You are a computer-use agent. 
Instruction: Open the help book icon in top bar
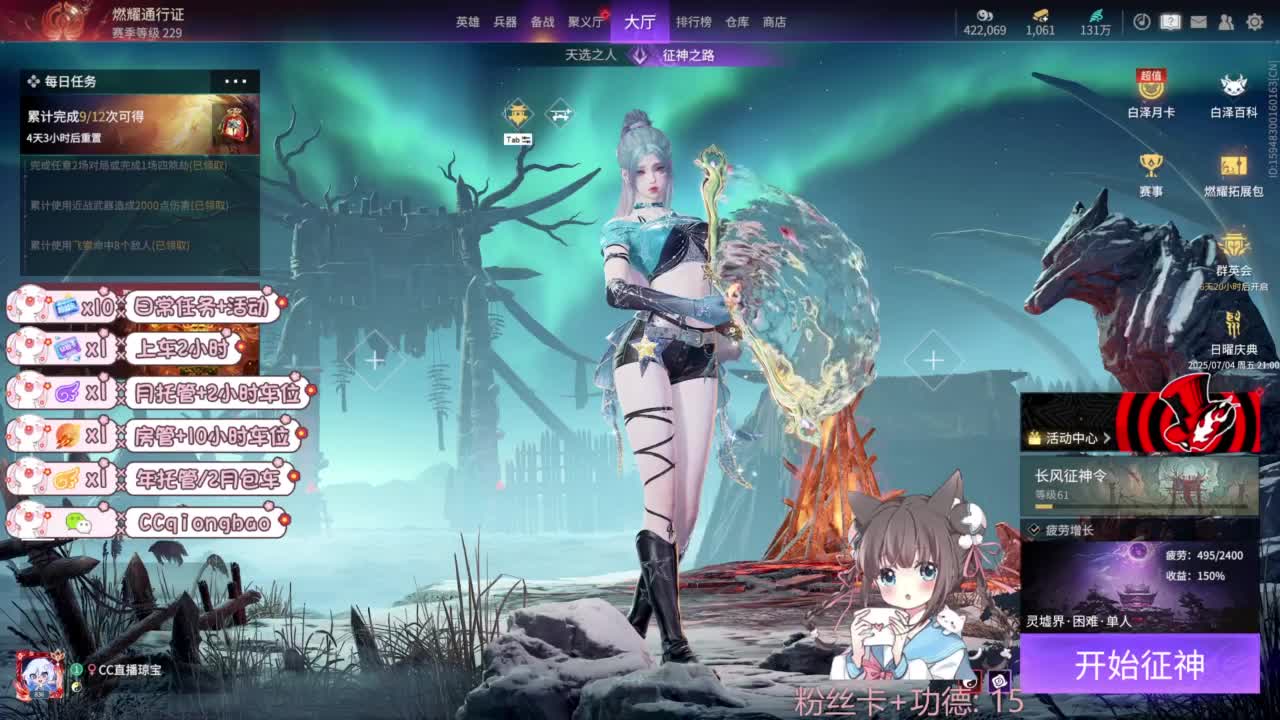(x=1170, y=21)
